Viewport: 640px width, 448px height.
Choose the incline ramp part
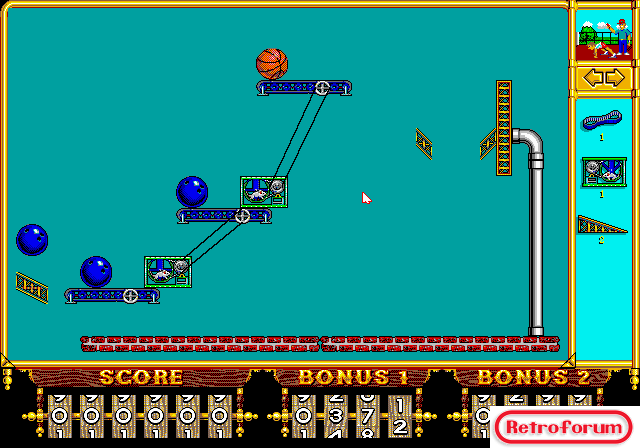click(x=601, y=226)
